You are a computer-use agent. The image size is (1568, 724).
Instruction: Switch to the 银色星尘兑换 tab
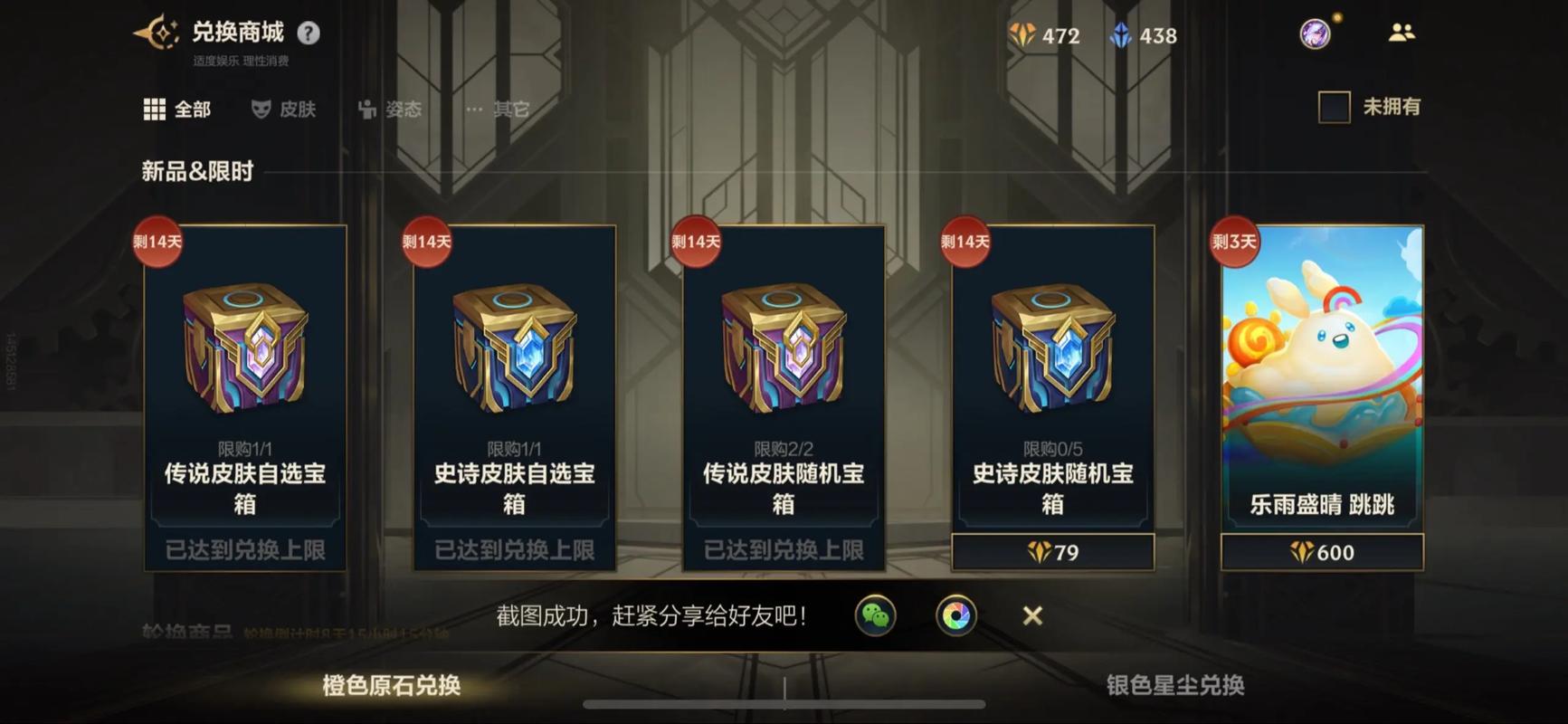pos(1178,686)
